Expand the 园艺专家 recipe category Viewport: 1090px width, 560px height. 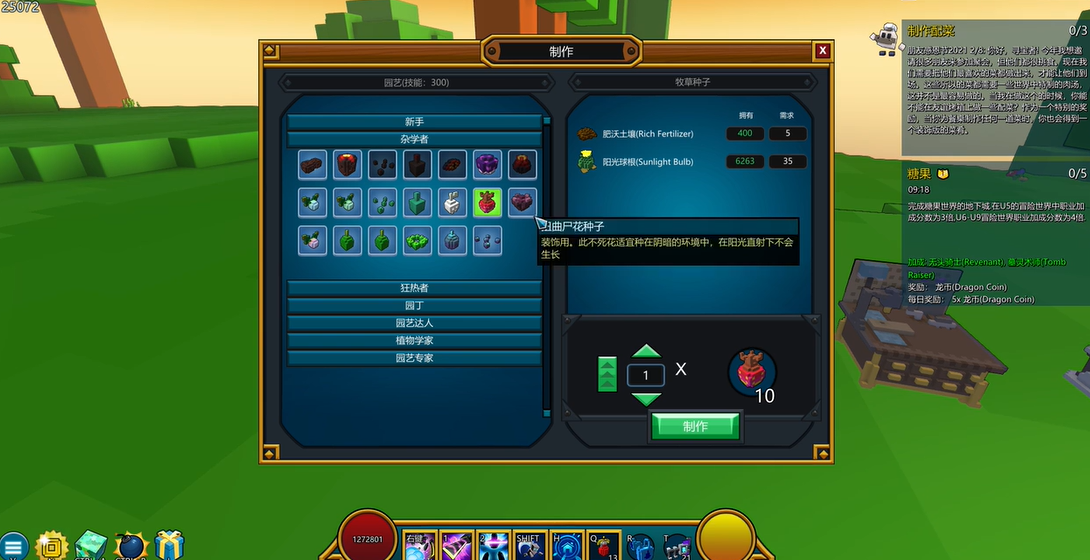(x=414, y=357)
